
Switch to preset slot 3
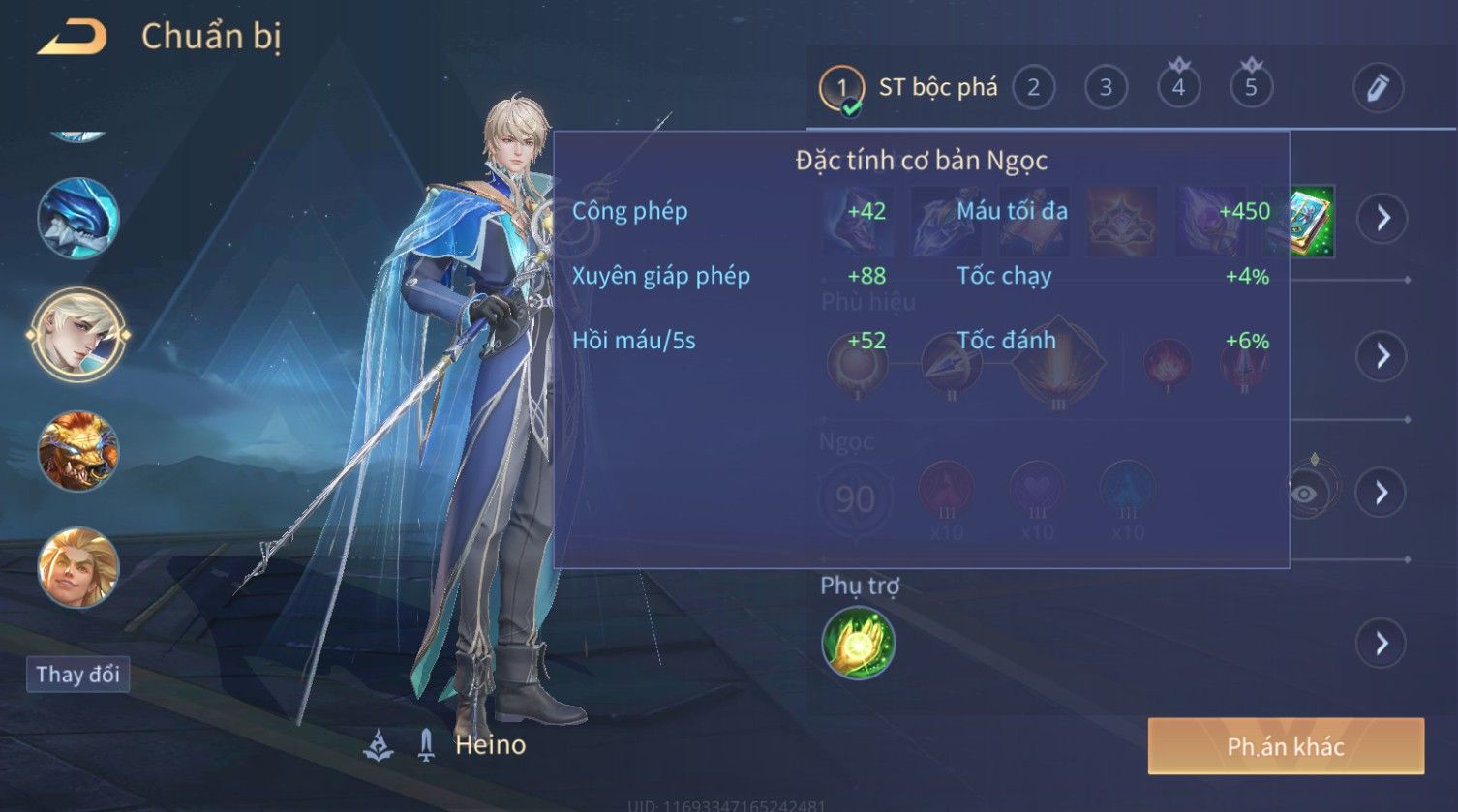pos(1106,88)
